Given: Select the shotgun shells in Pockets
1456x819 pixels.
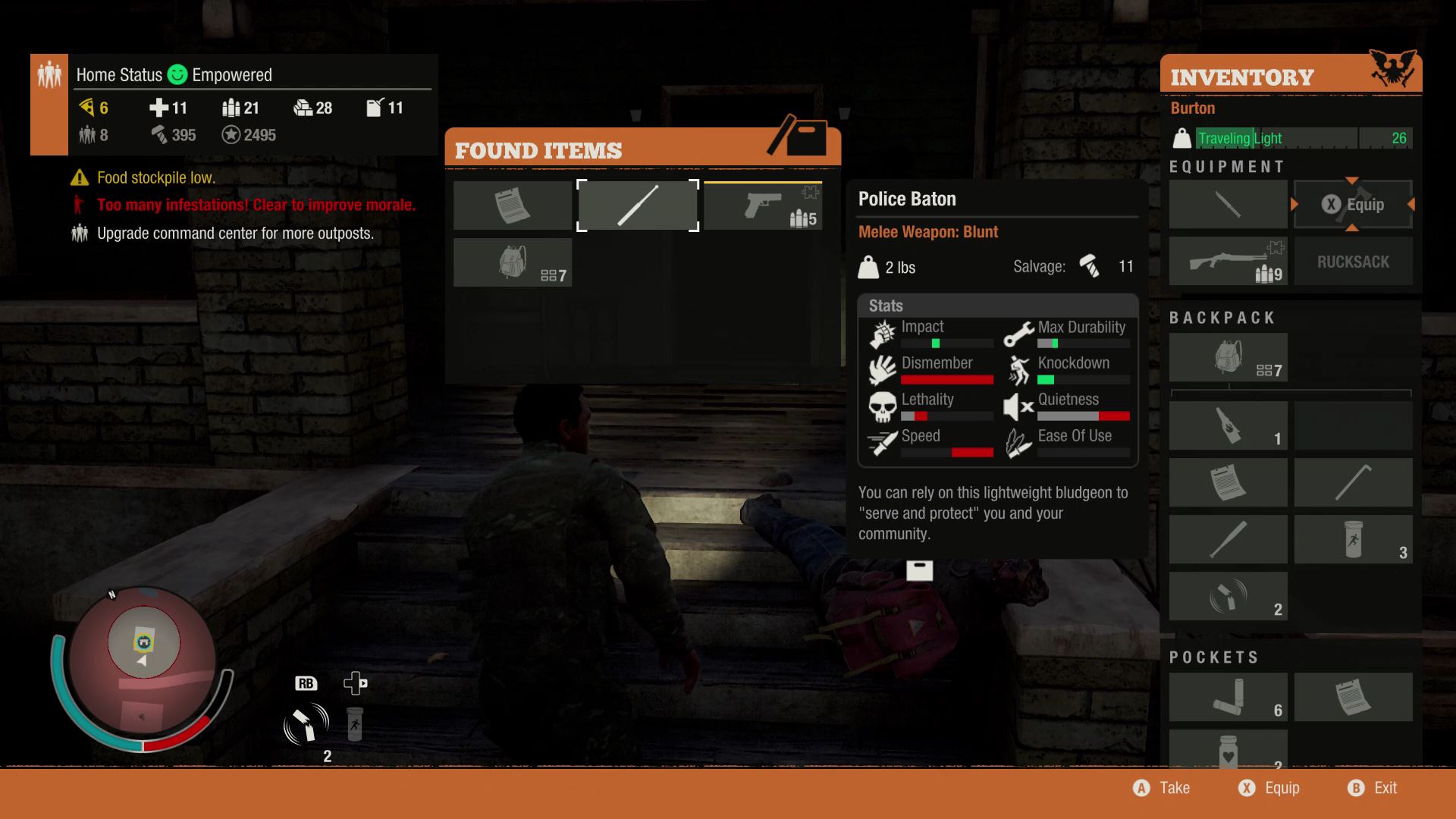Looking at the screenshot, I should tap(1228, 697).
